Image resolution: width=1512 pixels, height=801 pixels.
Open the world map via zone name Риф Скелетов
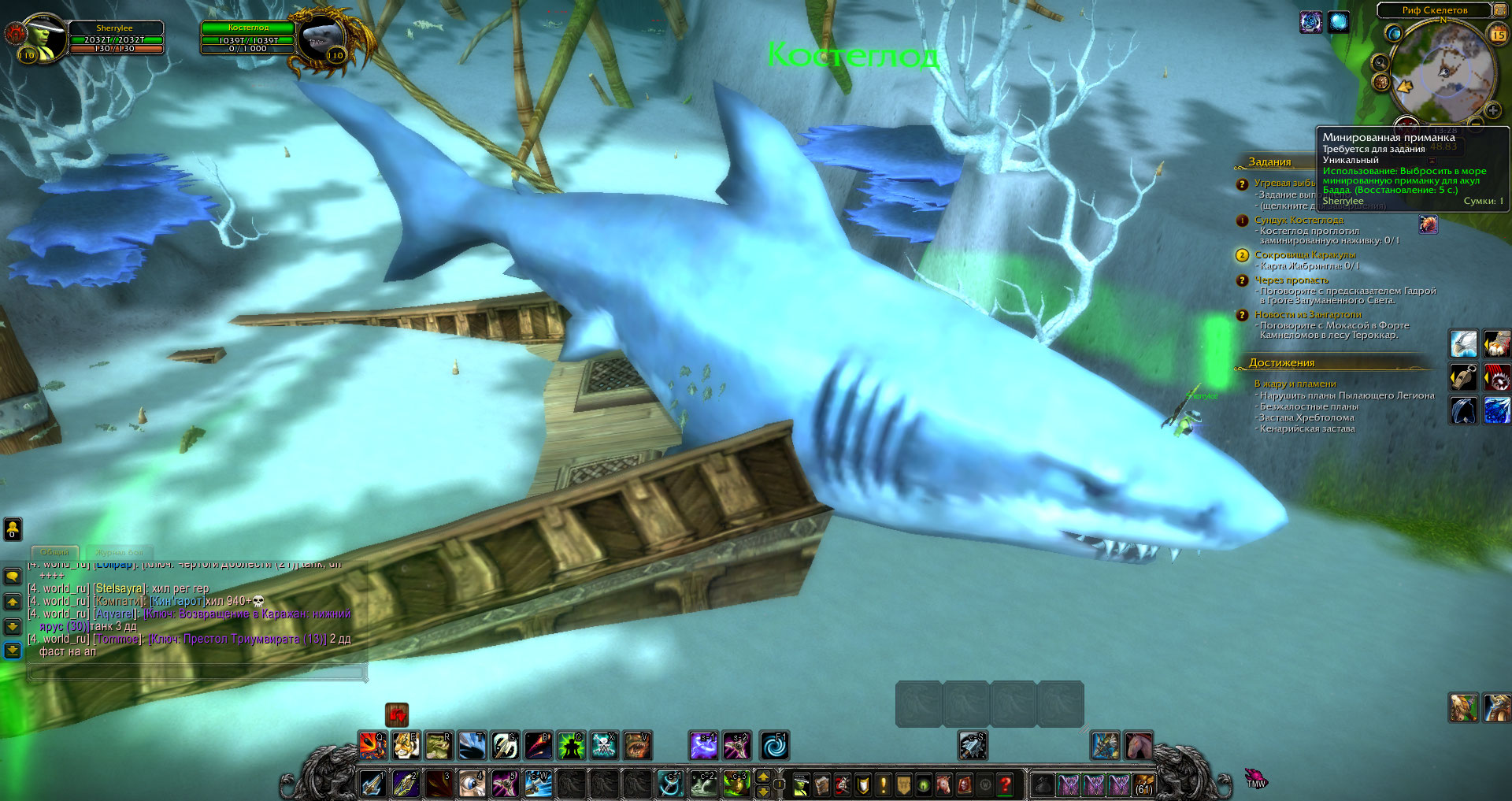1434,10
